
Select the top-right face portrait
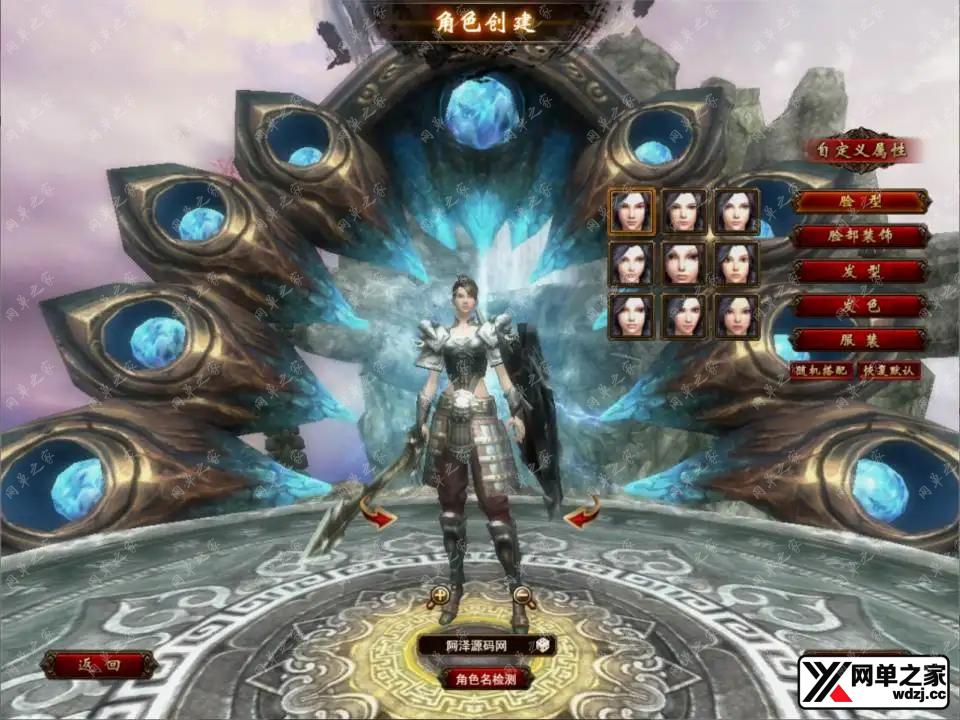pos(737,211)
